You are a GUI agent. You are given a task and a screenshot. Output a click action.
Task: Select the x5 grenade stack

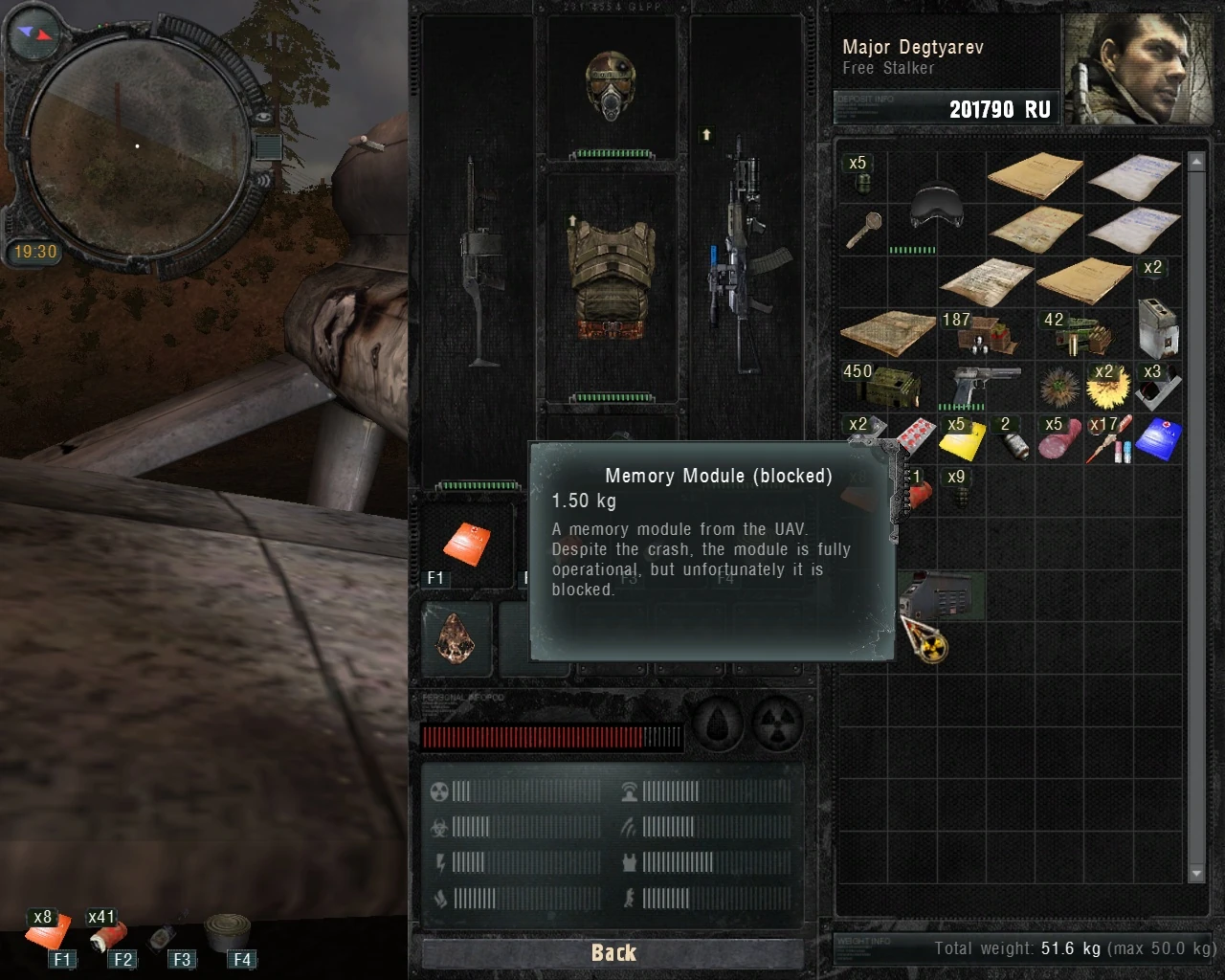tap(862, 182)
